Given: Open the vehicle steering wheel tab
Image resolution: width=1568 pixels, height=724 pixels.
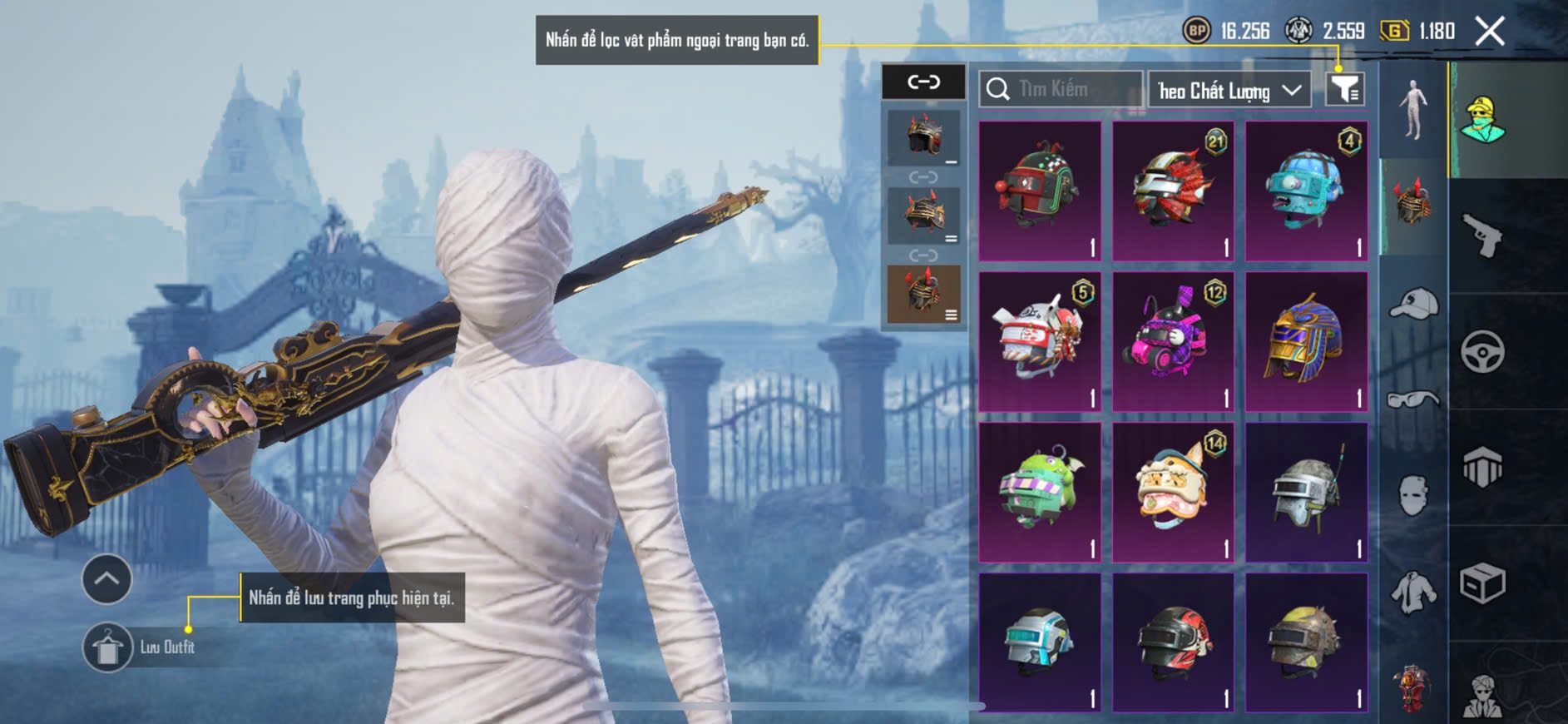Looking at the screenshot, I should [x=1482, y=352].
